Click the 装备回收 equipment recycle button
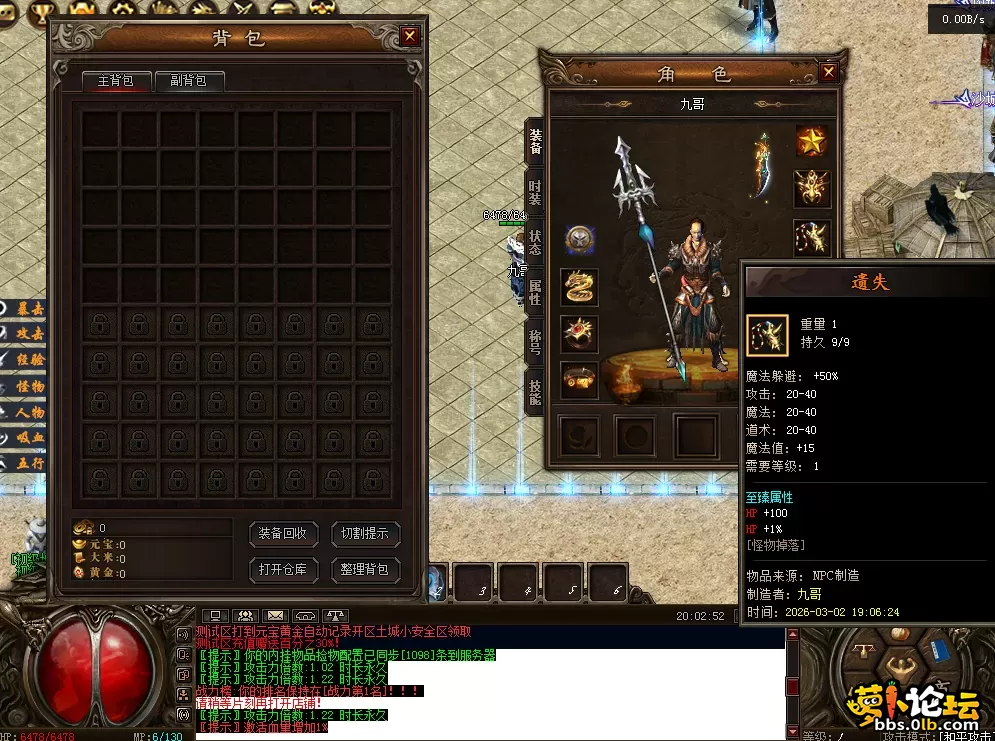This screenshot has height=741, width=995. pyautogui.click(x=284, y=534)
